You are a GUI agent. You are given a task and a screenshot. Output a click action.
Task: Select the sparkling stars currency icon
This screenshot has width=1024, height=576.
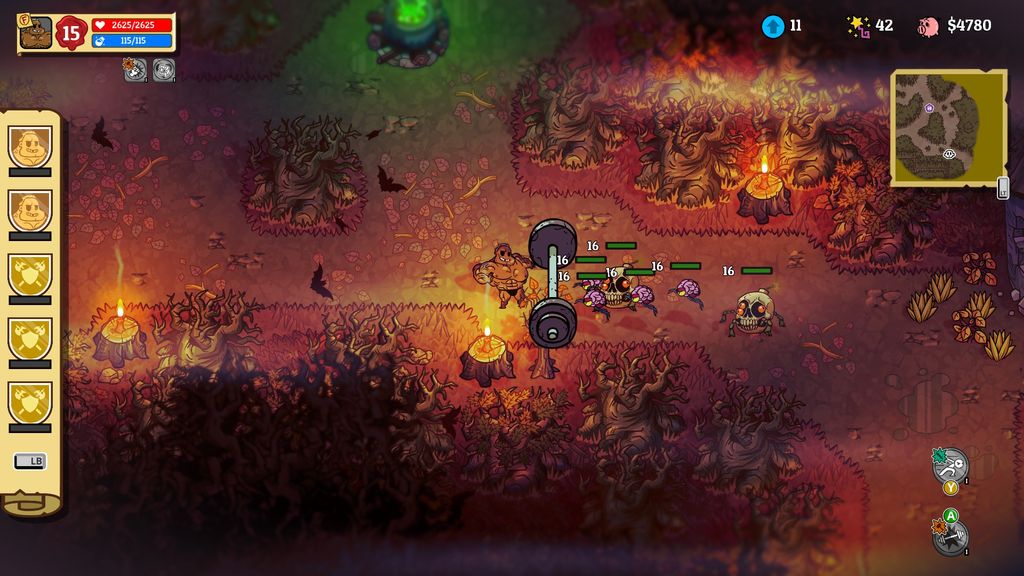click(x=858, y=26)
